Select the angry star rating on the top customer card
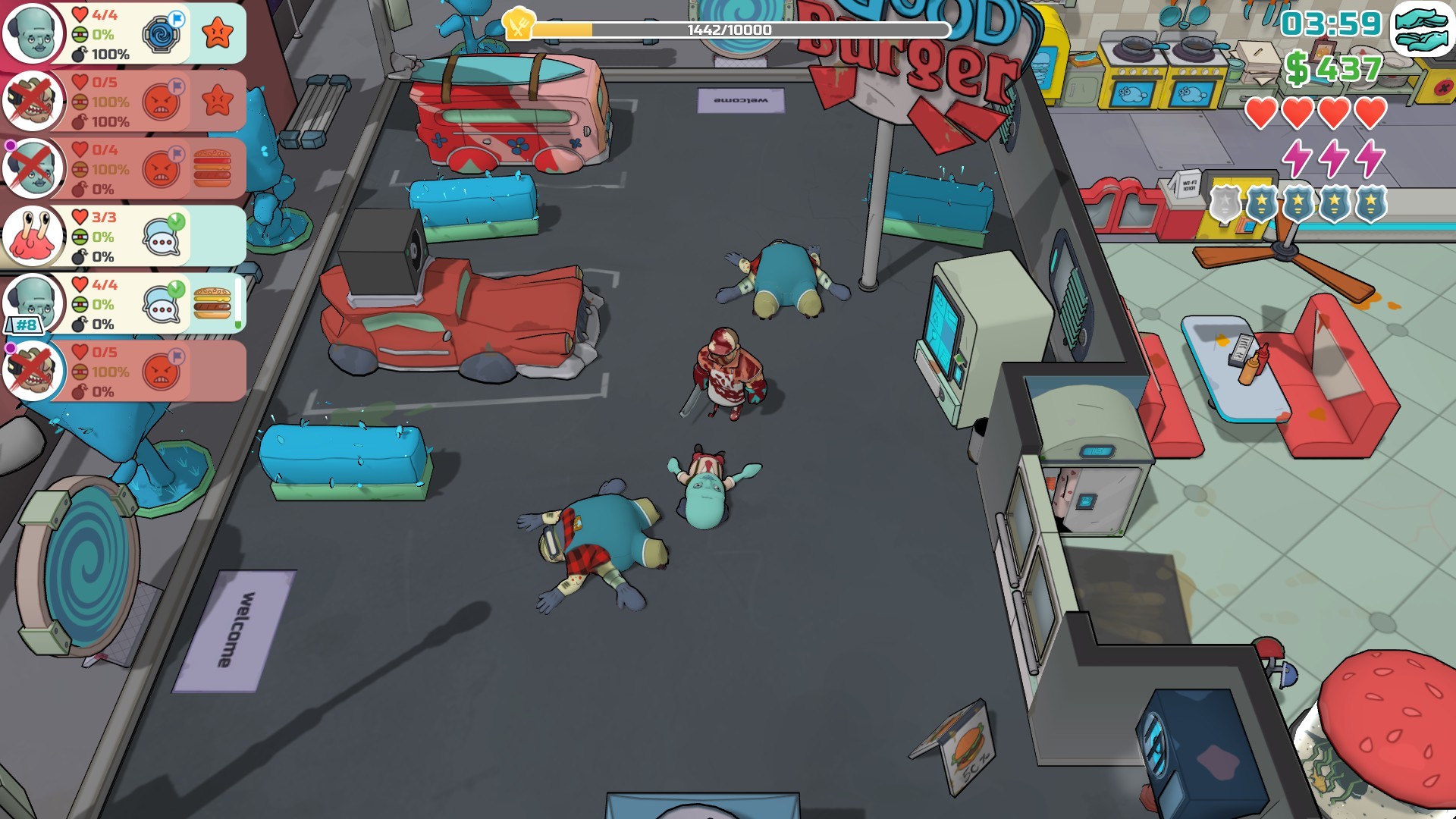Screen dimensions: 1456x819 point(219,33)
